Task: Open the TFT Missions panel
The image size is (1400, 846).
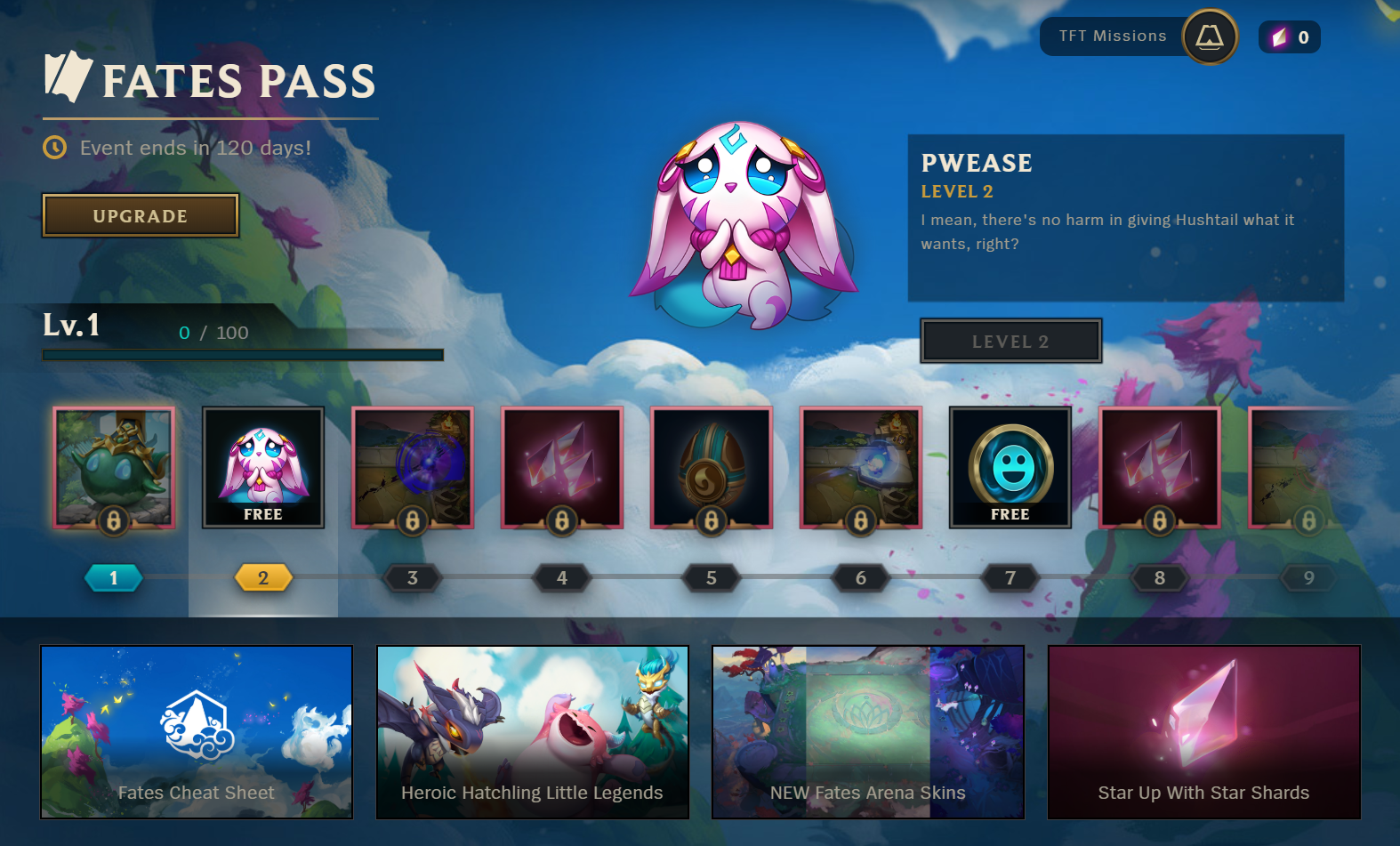Action: point(1138,36)
